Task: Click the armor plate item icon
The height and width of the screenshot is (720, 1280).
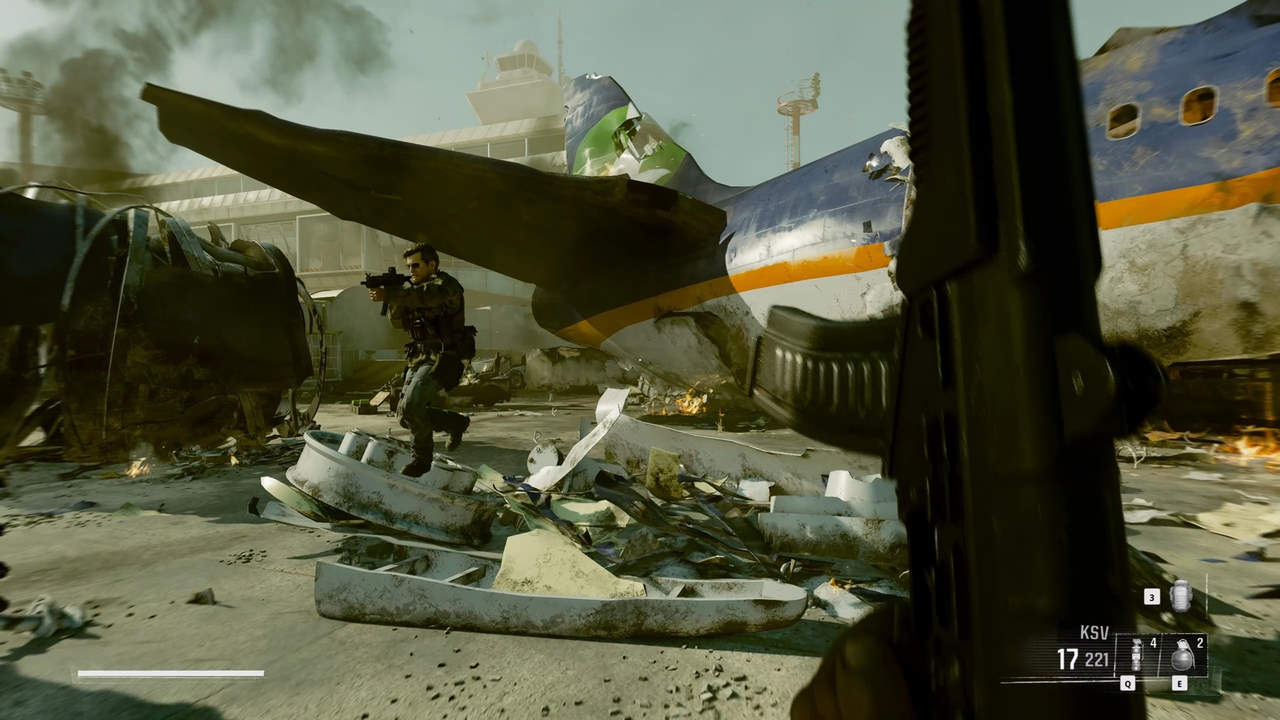Action: point(1180,596)
